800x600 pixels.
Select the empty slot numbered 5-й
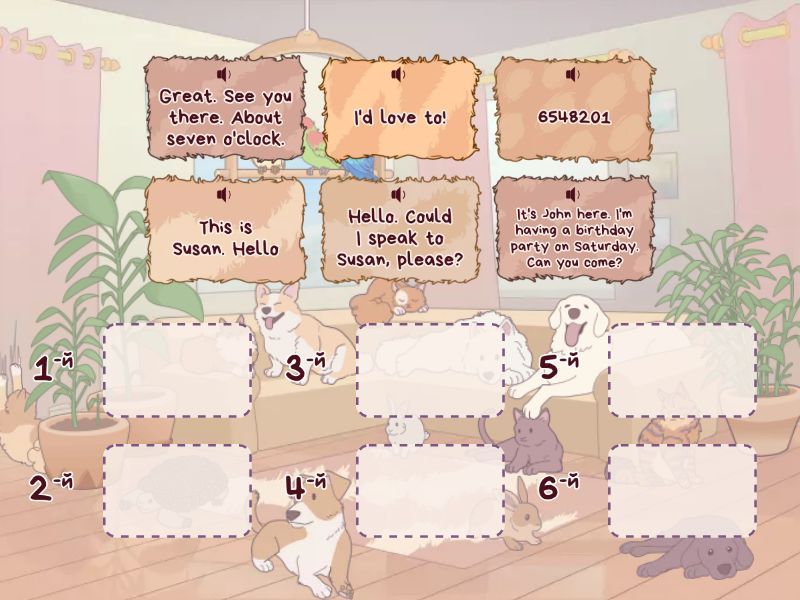(682, 370)
